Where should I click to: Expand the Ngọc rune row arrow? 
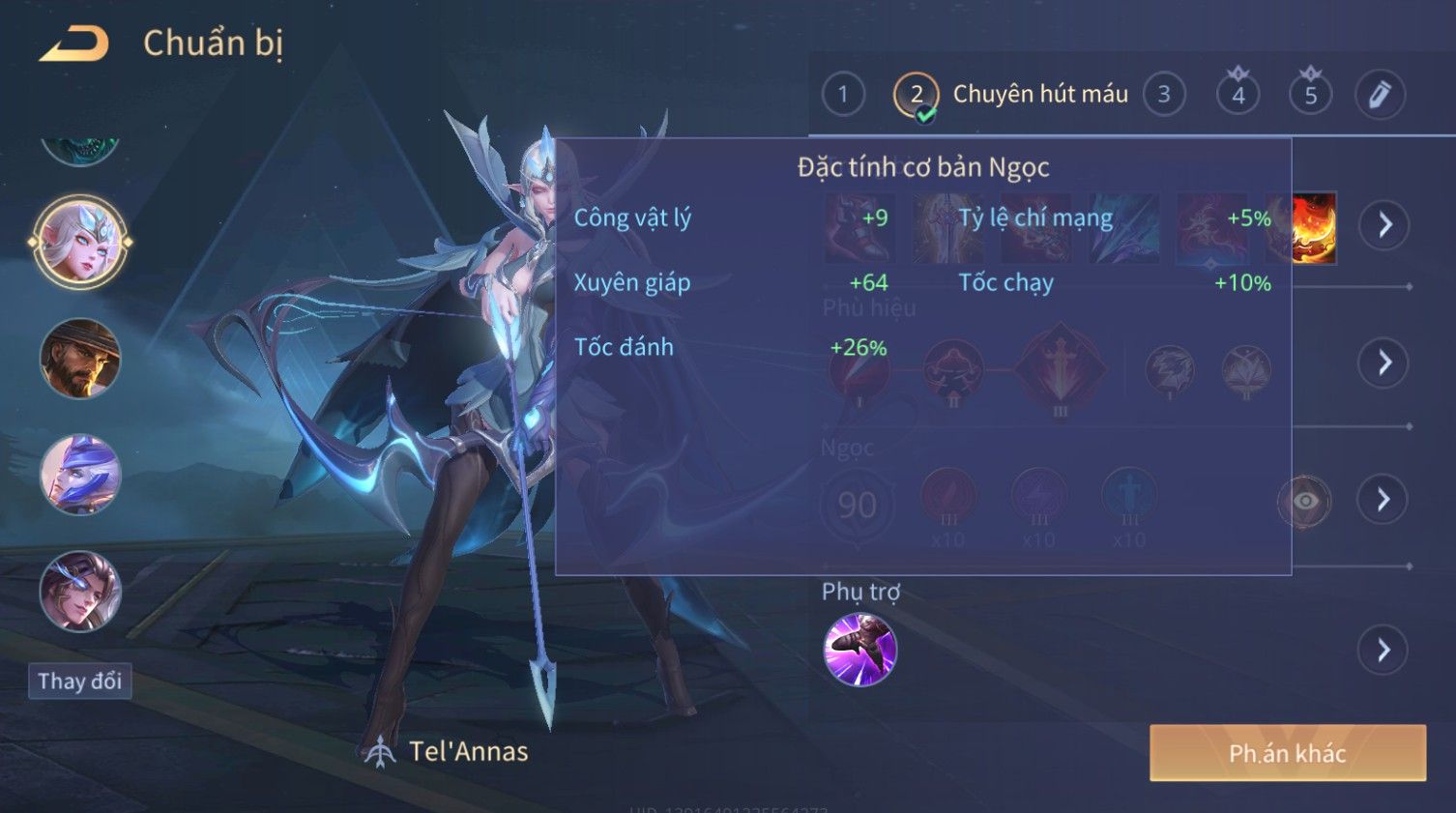pyautogui.click(x=1384, y=500)
